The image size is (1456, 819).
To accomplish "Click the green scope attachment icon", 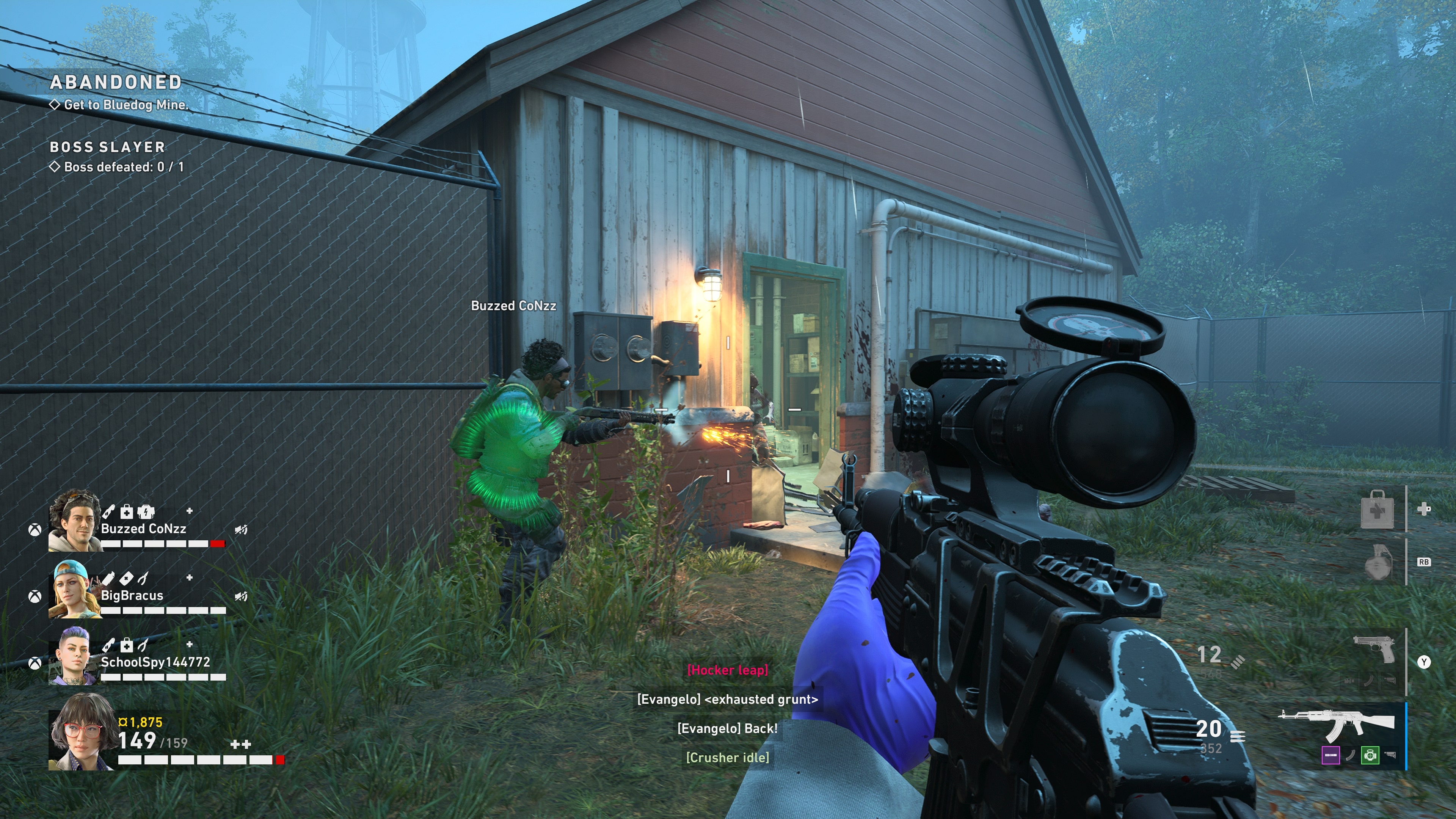I will (1370, 755).
